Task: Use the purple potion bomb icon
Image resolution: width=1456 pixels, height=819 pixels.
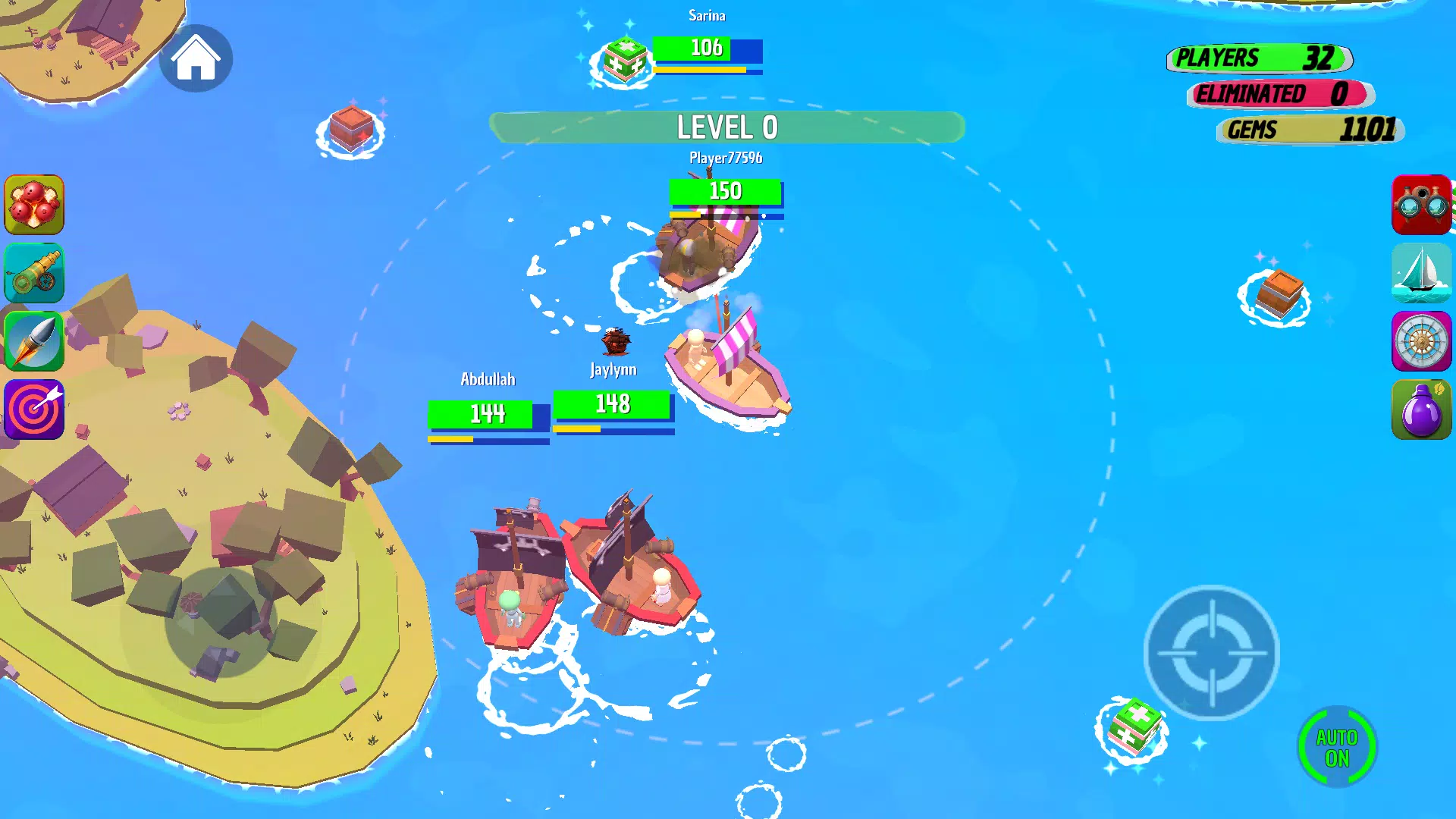Action: [x=1422, y=409]
